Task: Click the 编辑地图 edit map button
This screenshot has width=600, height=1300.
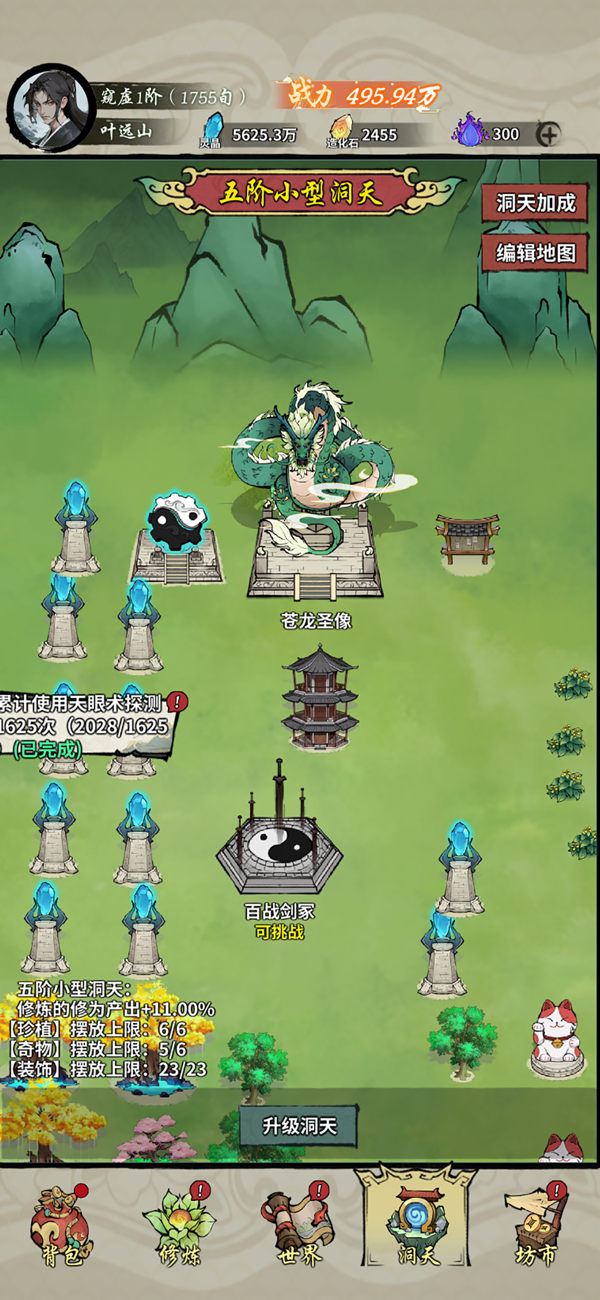Action: [536, 253]
